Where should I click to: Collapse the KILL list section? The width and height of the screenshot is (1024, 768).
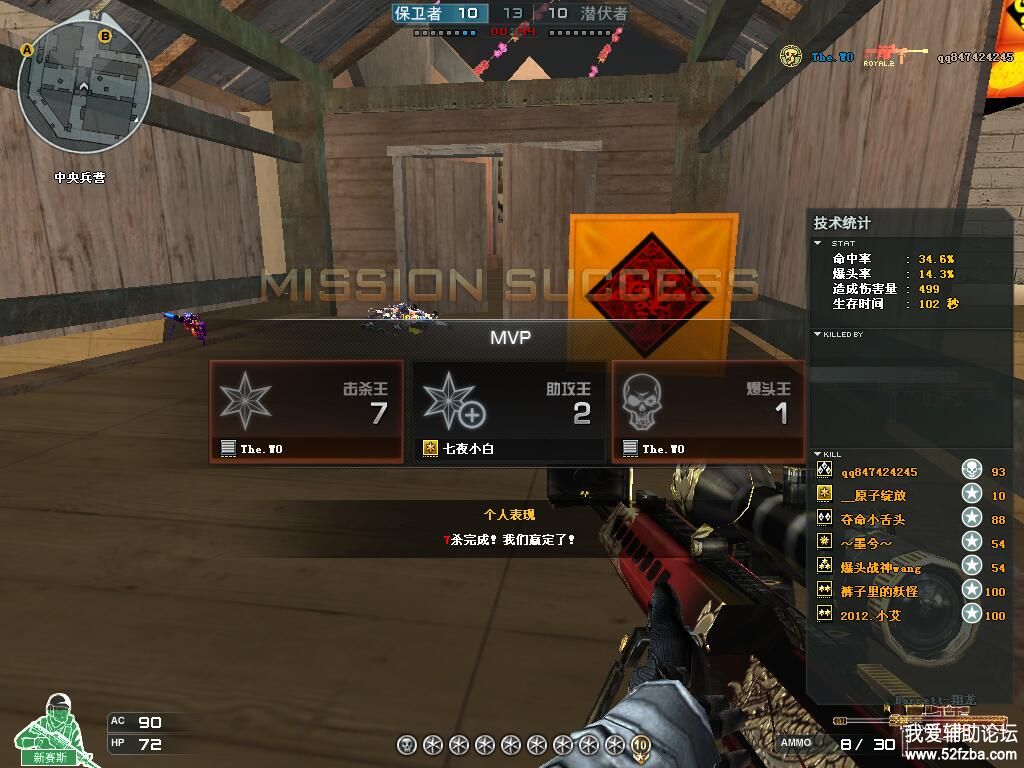[x=818, y=454]
